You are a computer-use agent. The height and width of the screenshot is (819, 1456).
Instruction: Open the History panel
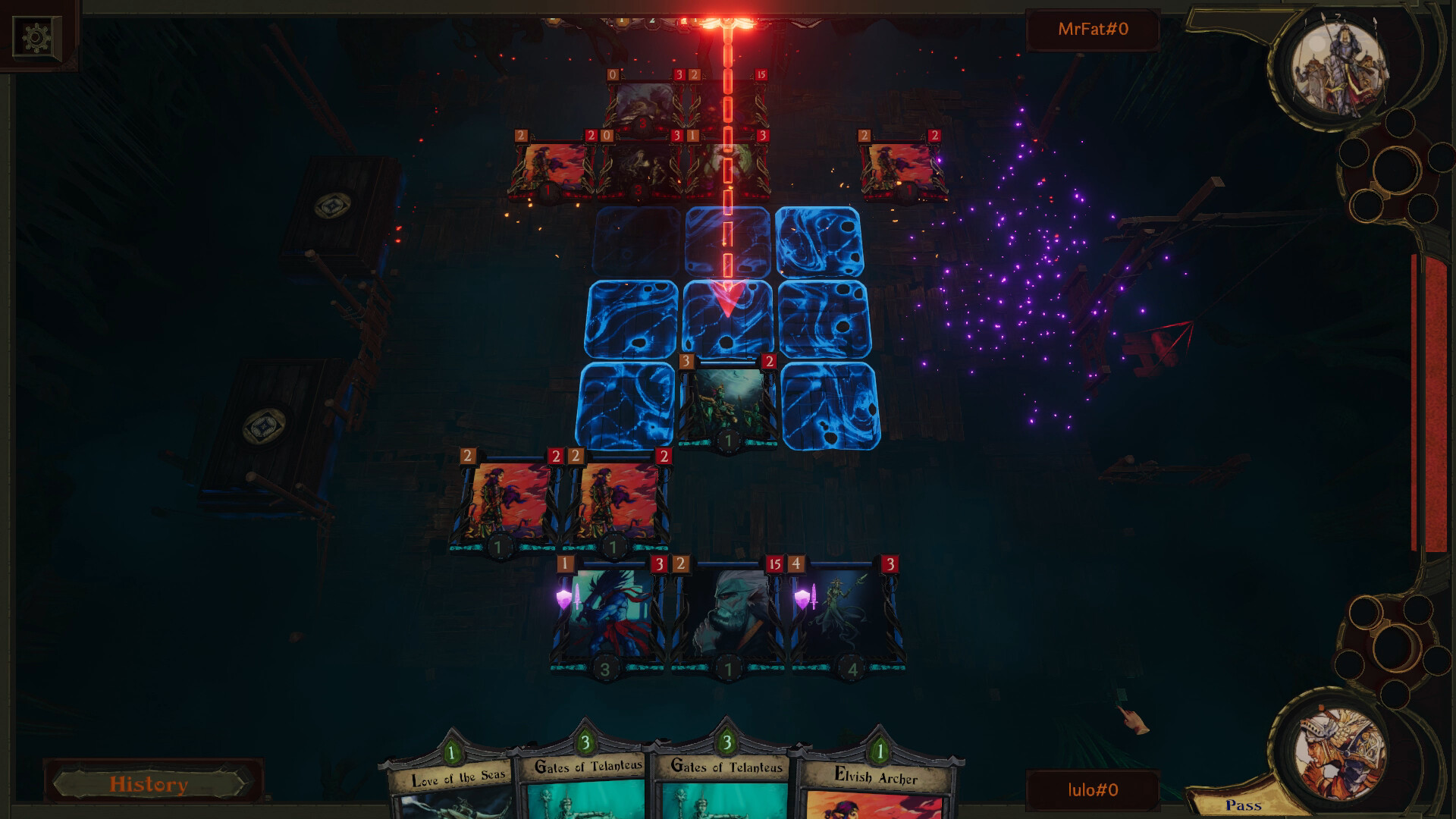point(149,785)
